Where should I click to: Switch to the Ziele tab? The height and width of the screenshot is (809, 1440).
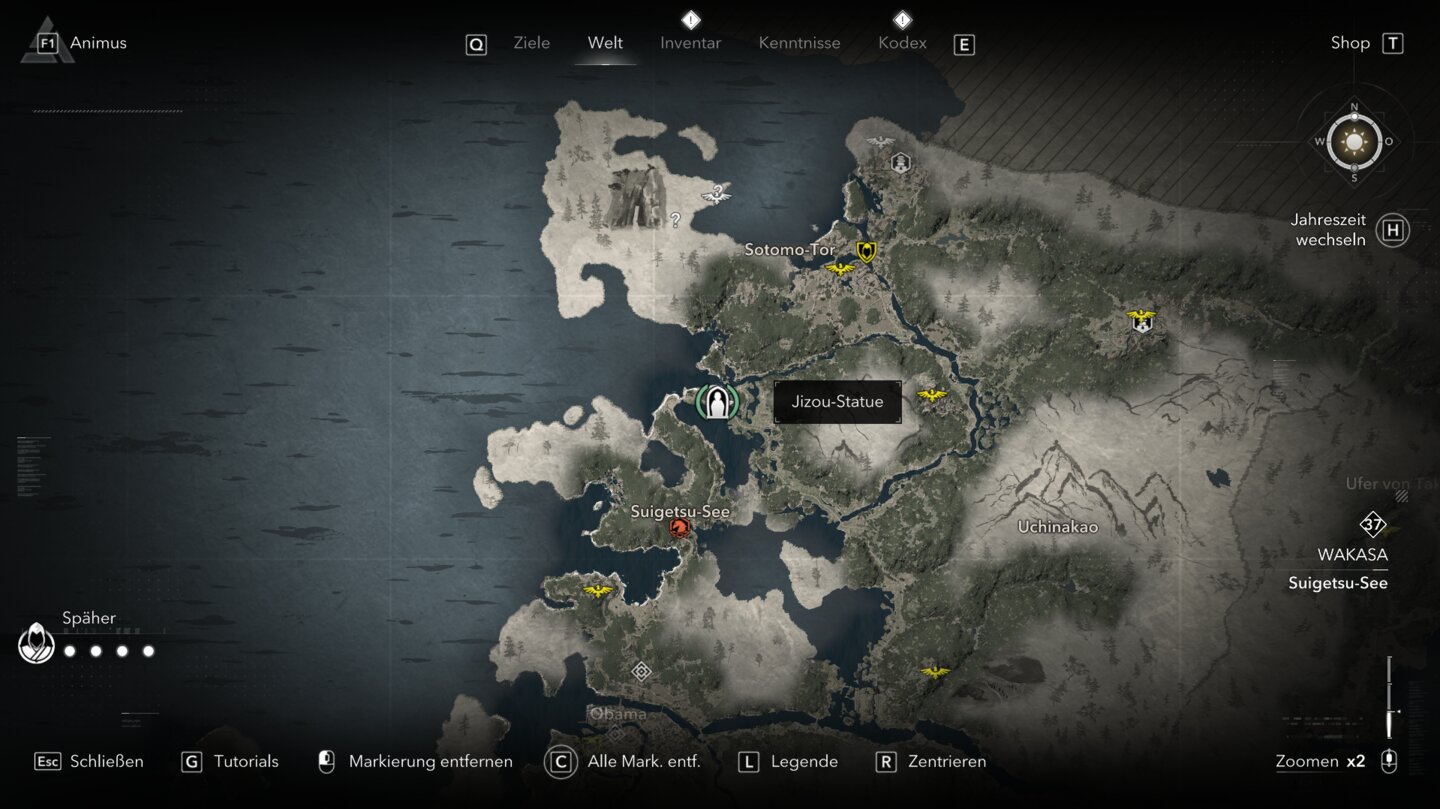(x=531, y=43)
